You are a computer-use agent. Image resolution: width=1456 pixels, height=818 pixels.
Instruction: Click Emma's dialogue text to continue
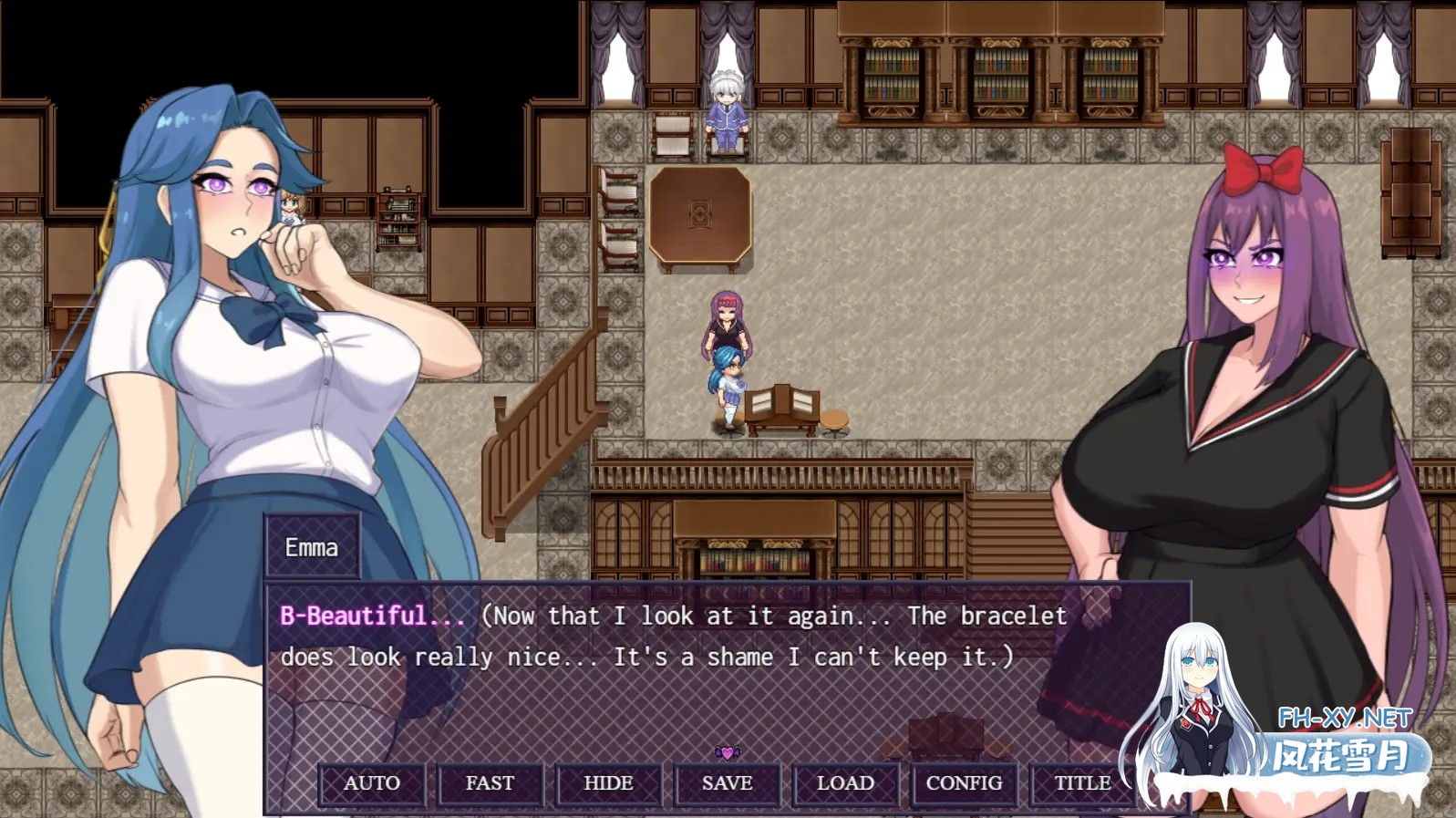673,637
